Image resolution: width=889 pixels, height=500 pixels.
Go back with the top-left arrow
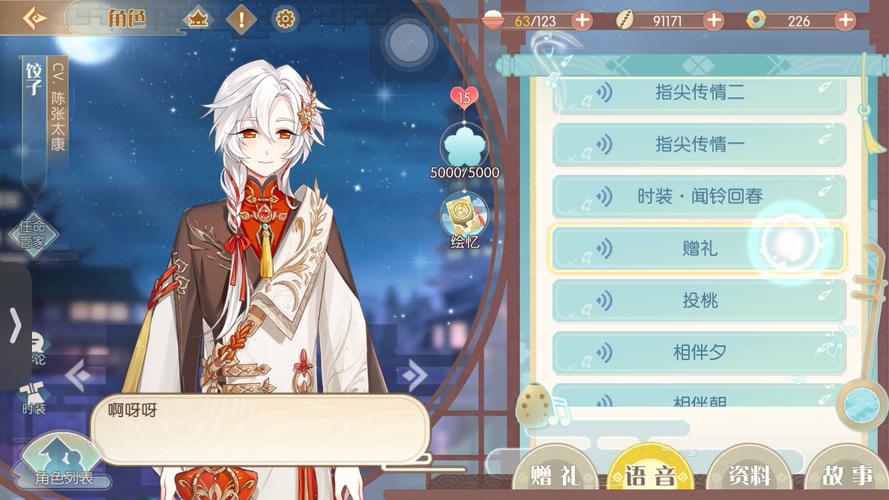point(33,18)
